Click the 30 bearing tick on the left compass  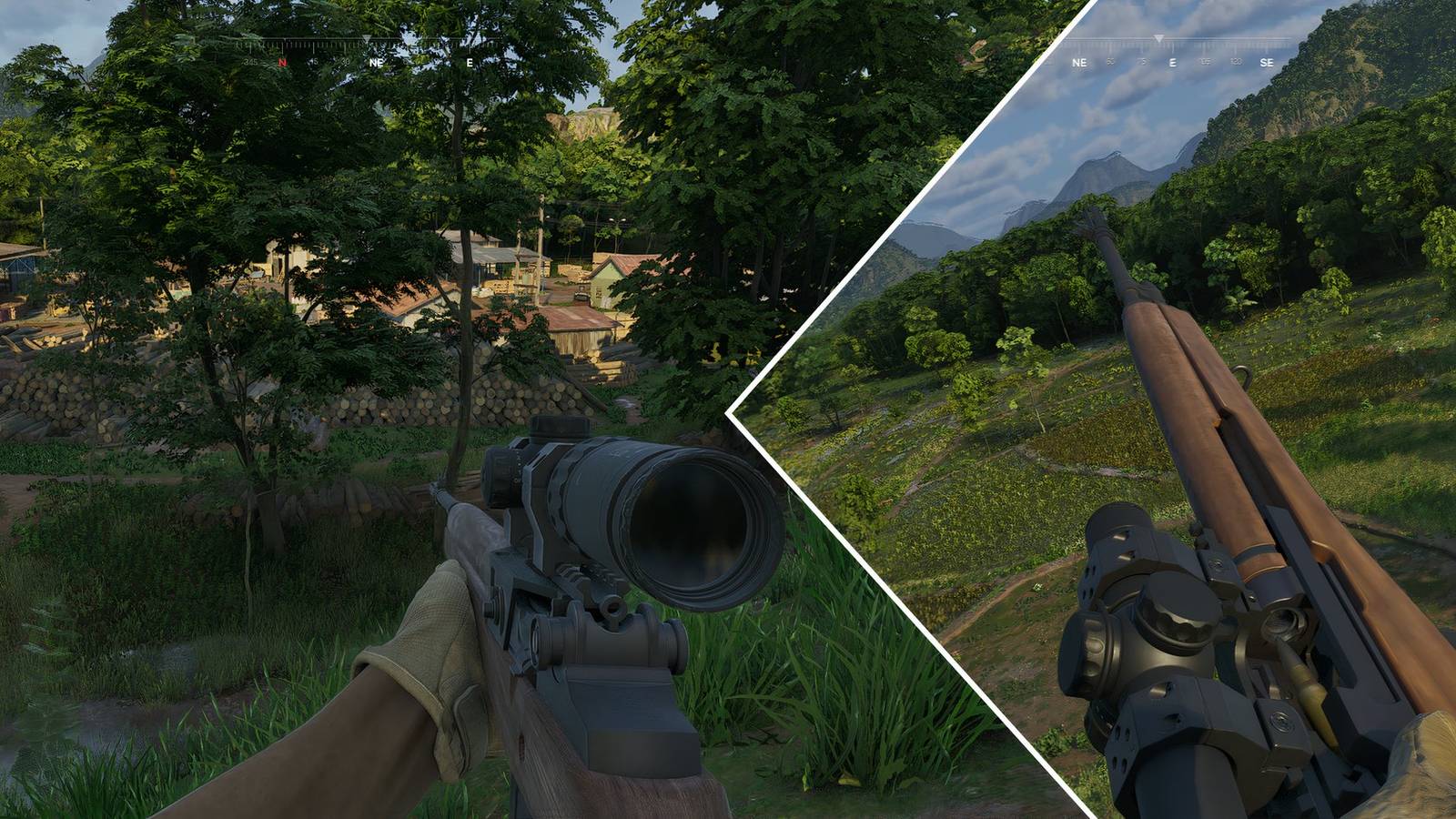(x=346, y=61)
